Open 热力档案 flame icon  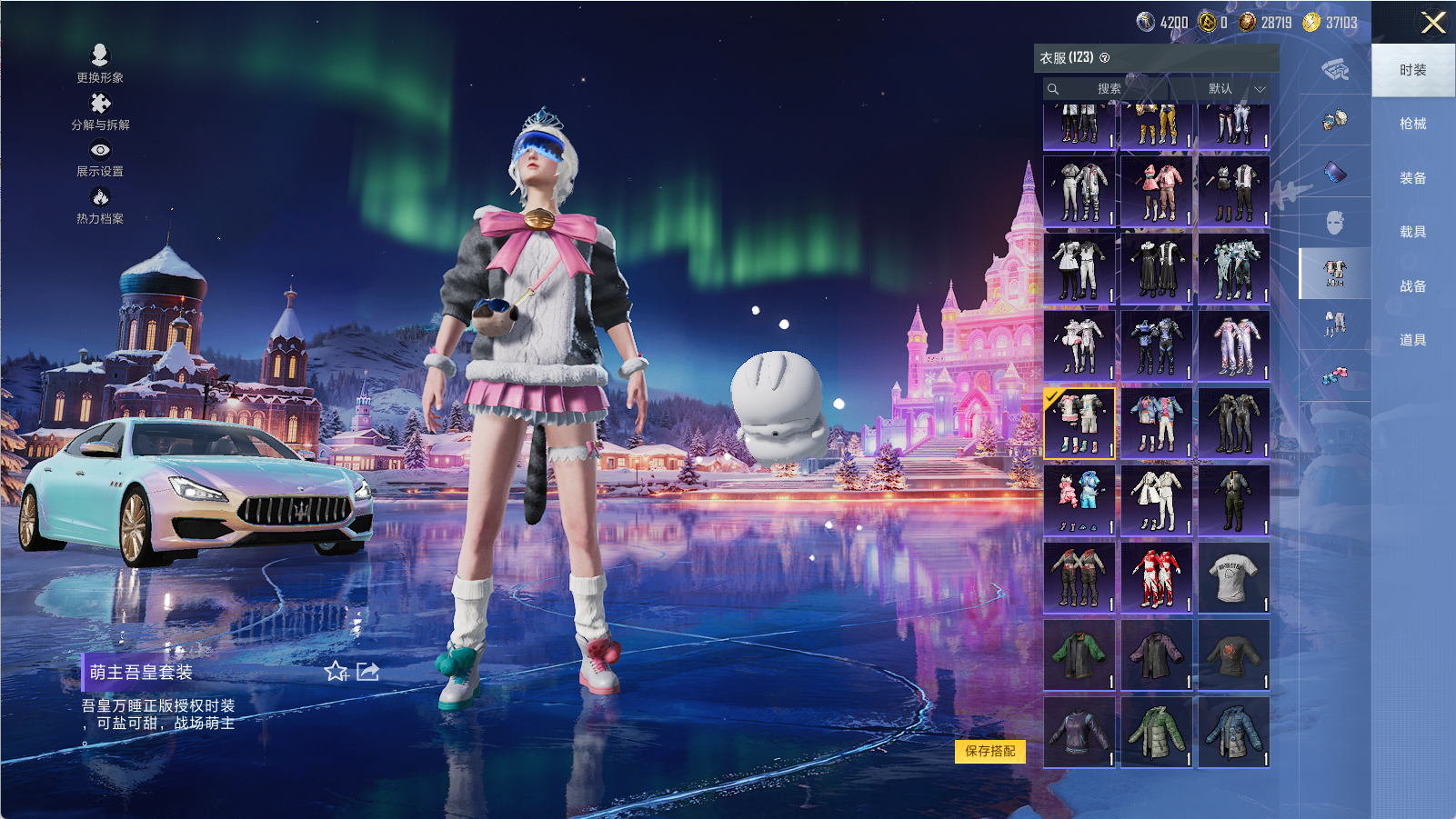coord(100,205)
